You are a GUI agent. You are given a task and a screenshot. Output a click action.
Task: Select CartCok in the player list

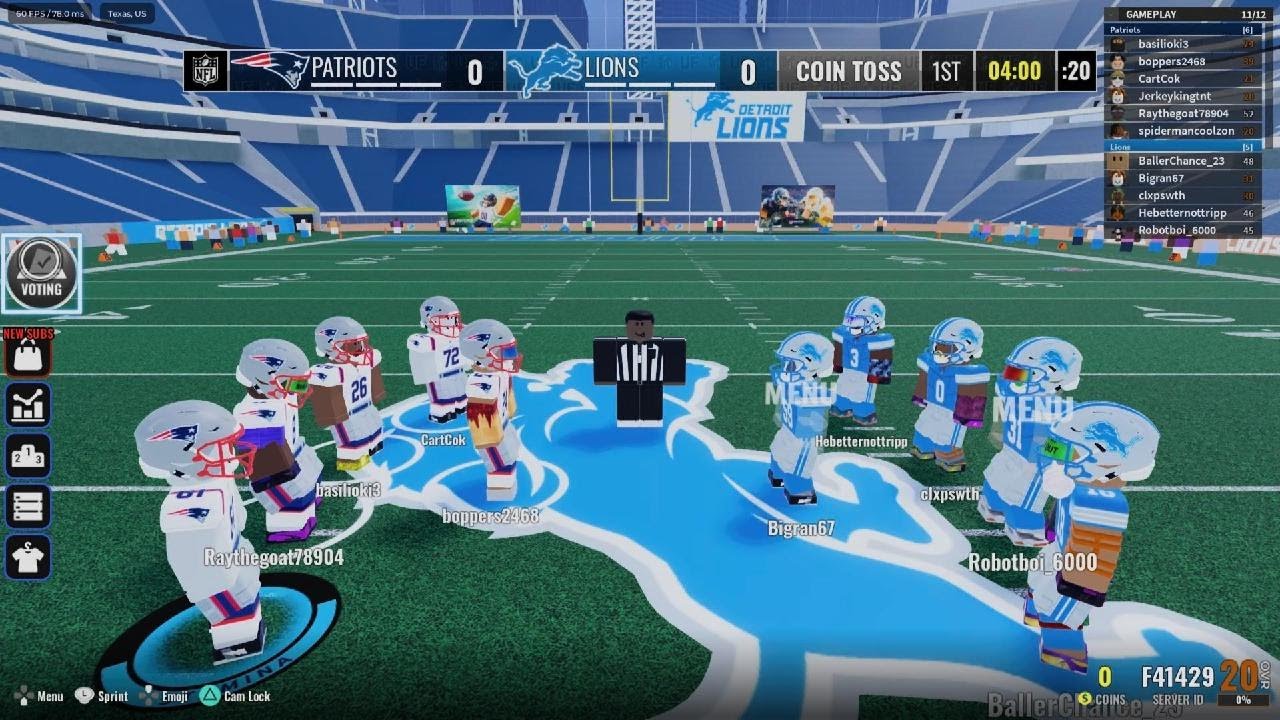point(1159,79)
